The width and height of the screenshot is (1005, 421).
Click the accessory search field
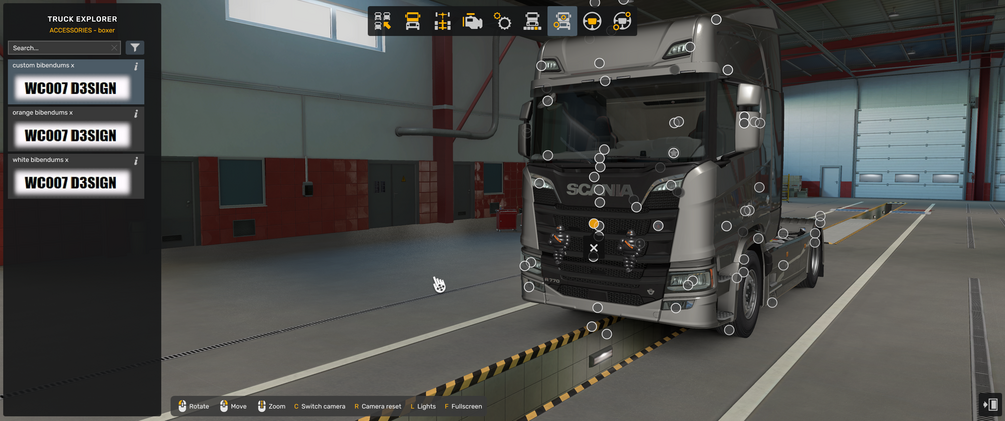click(58, 48)
